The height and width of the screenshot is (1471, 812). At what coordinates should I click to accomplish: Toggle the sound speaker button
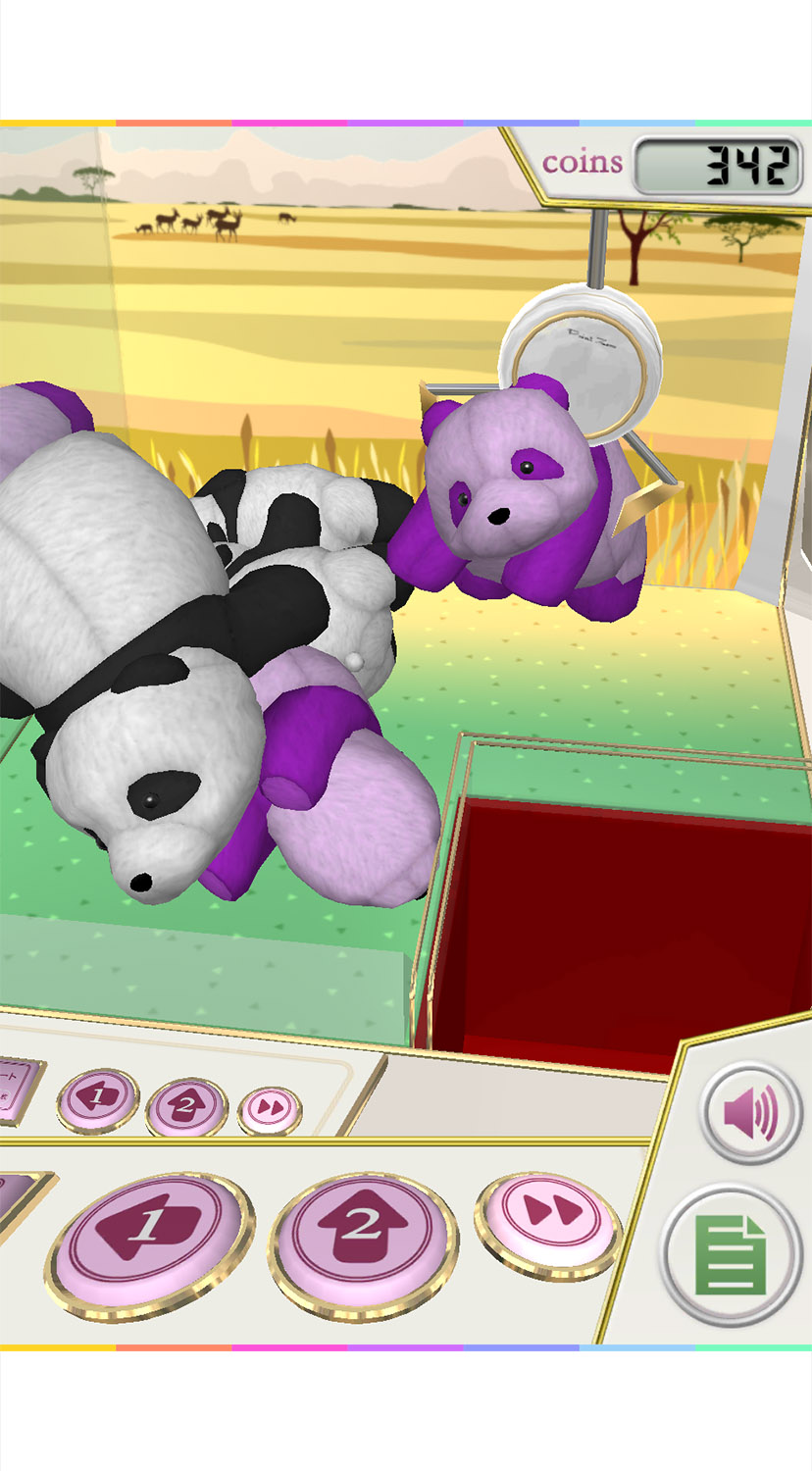[751, 1113]
